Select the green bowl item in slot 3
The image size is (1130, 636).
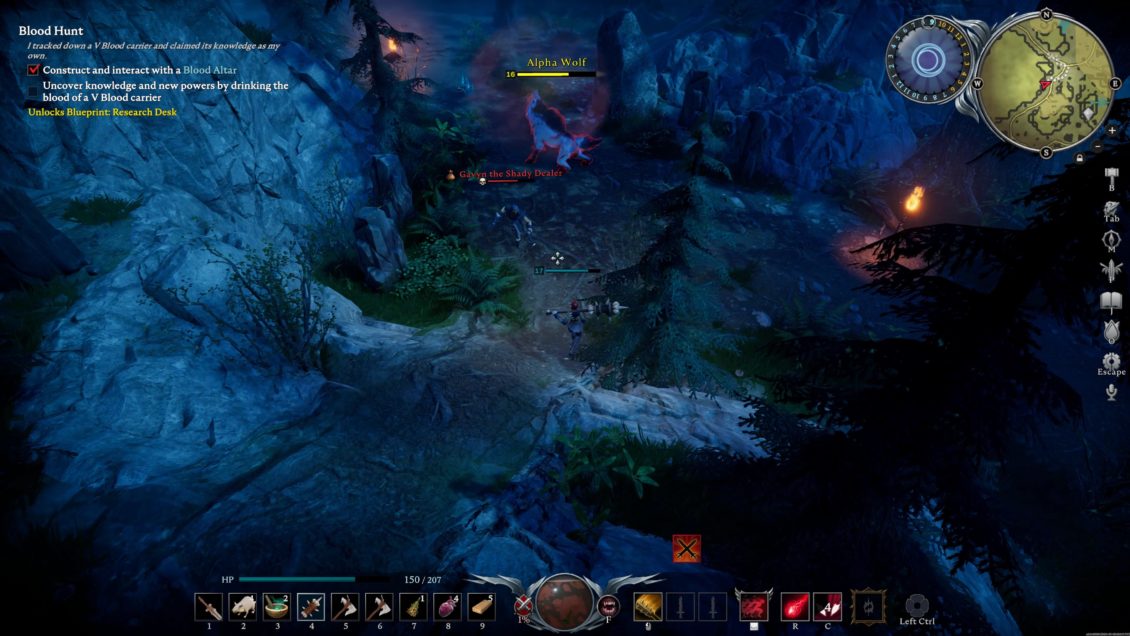tap(277, 606)
